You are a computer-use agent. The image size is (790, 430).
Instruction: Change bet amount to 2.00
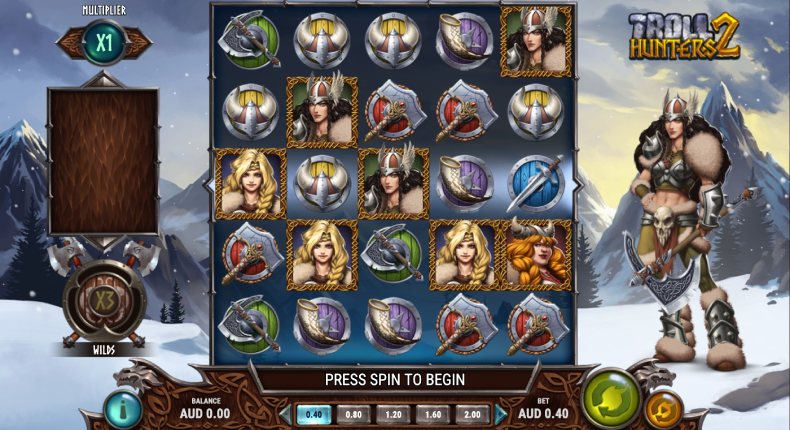click(x=472, y=413)
